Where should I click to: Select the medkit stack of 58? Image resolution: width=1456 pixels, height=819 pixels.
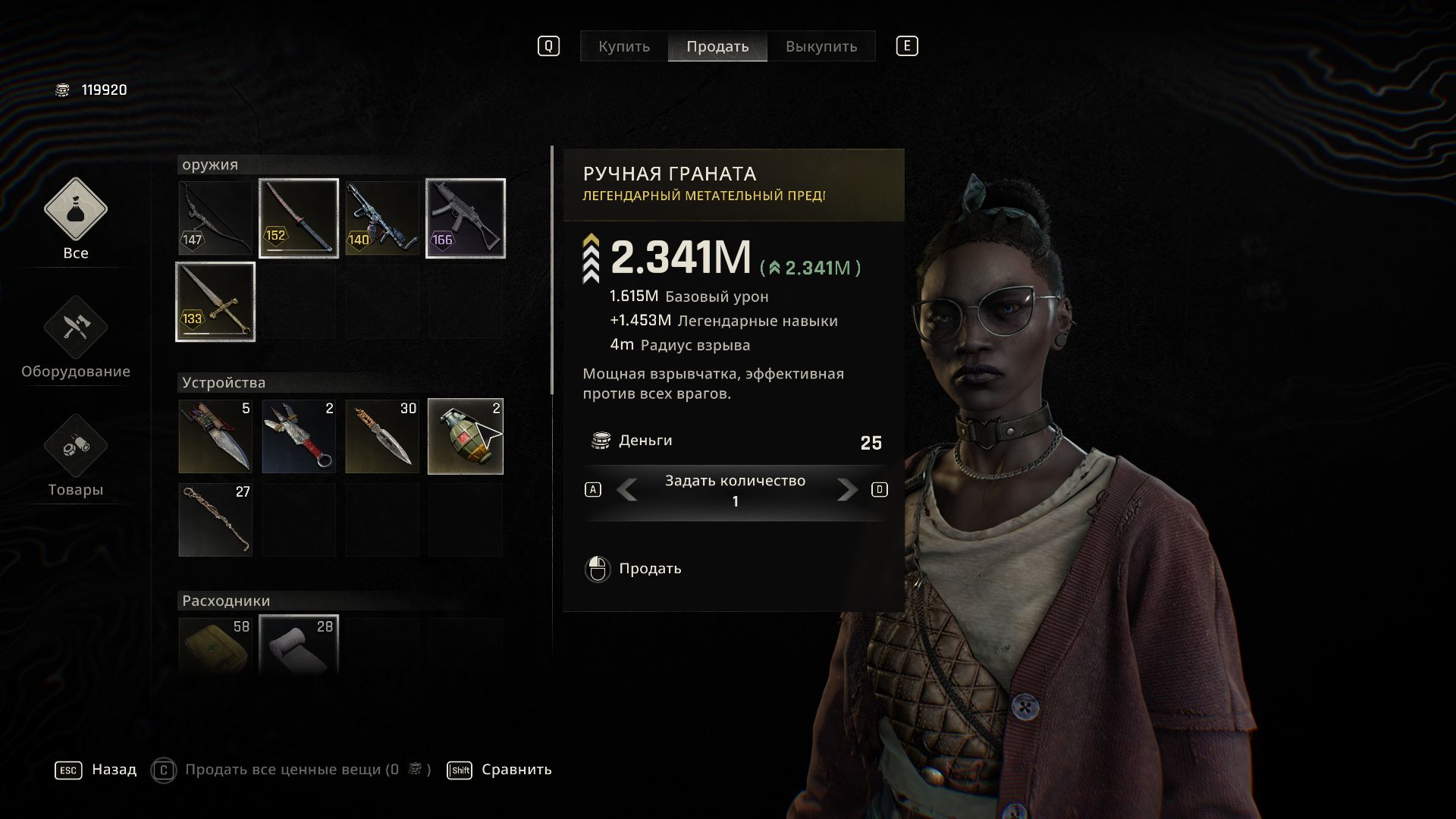[x=215, y=646]
